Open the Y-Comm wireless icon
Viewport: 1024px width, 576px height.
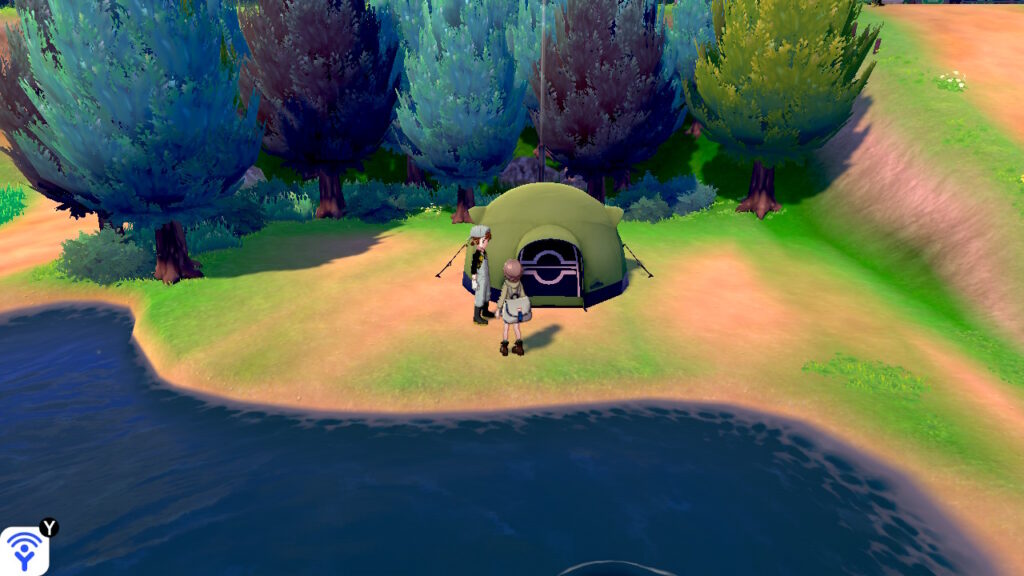(x=24, y=550)
